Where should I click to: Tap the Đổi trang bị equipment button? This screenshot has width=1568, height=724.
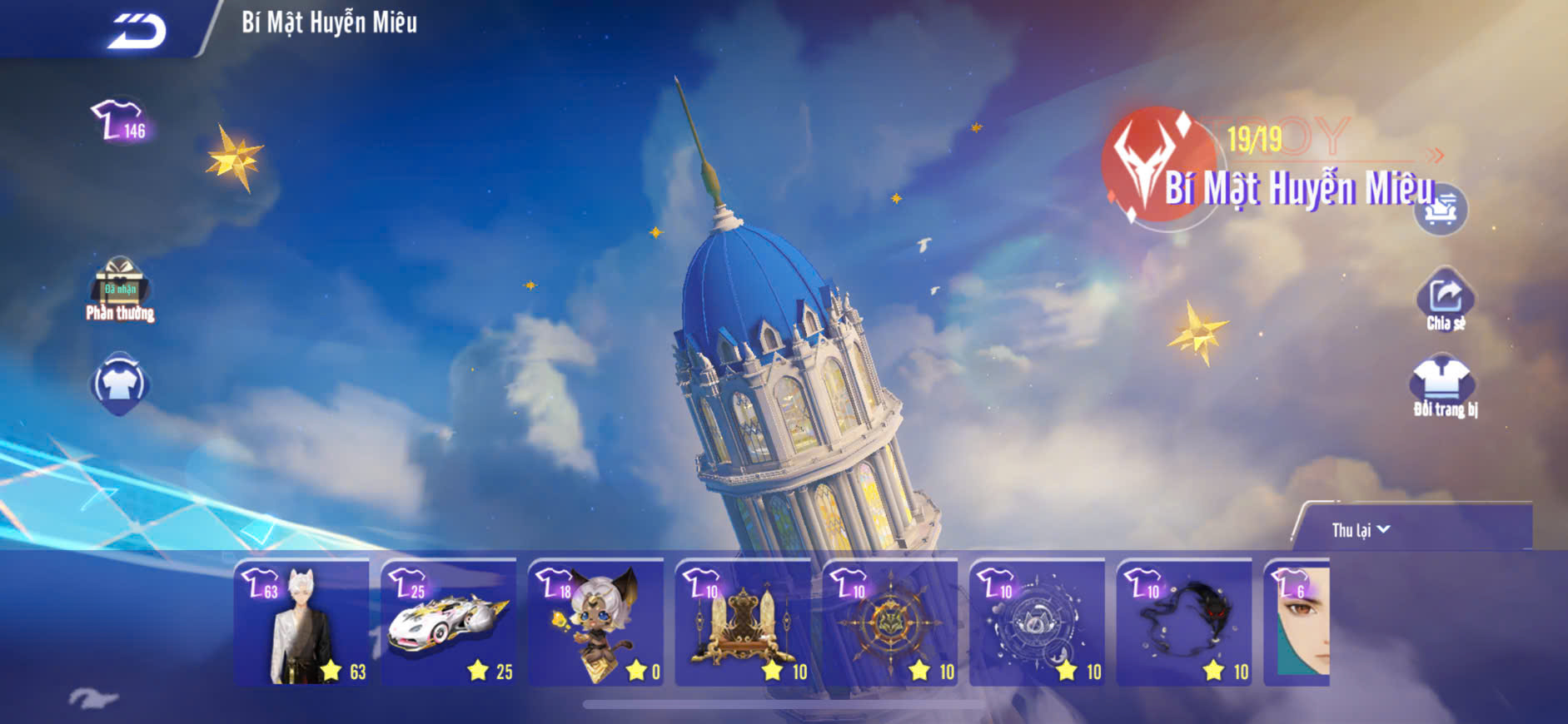pyautogui.click(x=1445, y=386)
